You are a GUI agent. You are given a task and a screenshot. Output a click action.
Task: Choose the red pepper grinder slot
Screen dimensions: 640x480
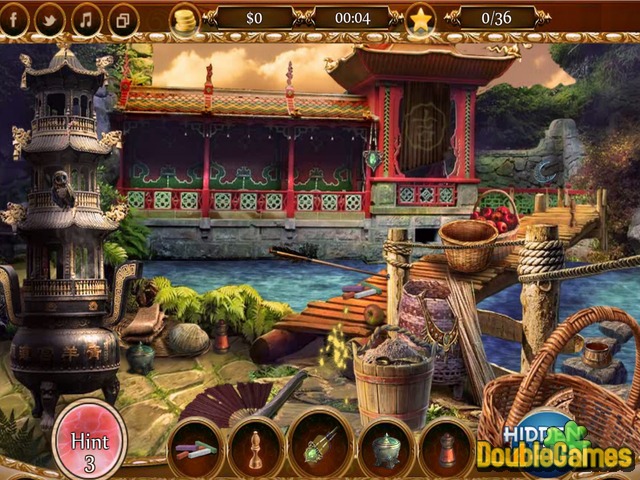[446, 448]
